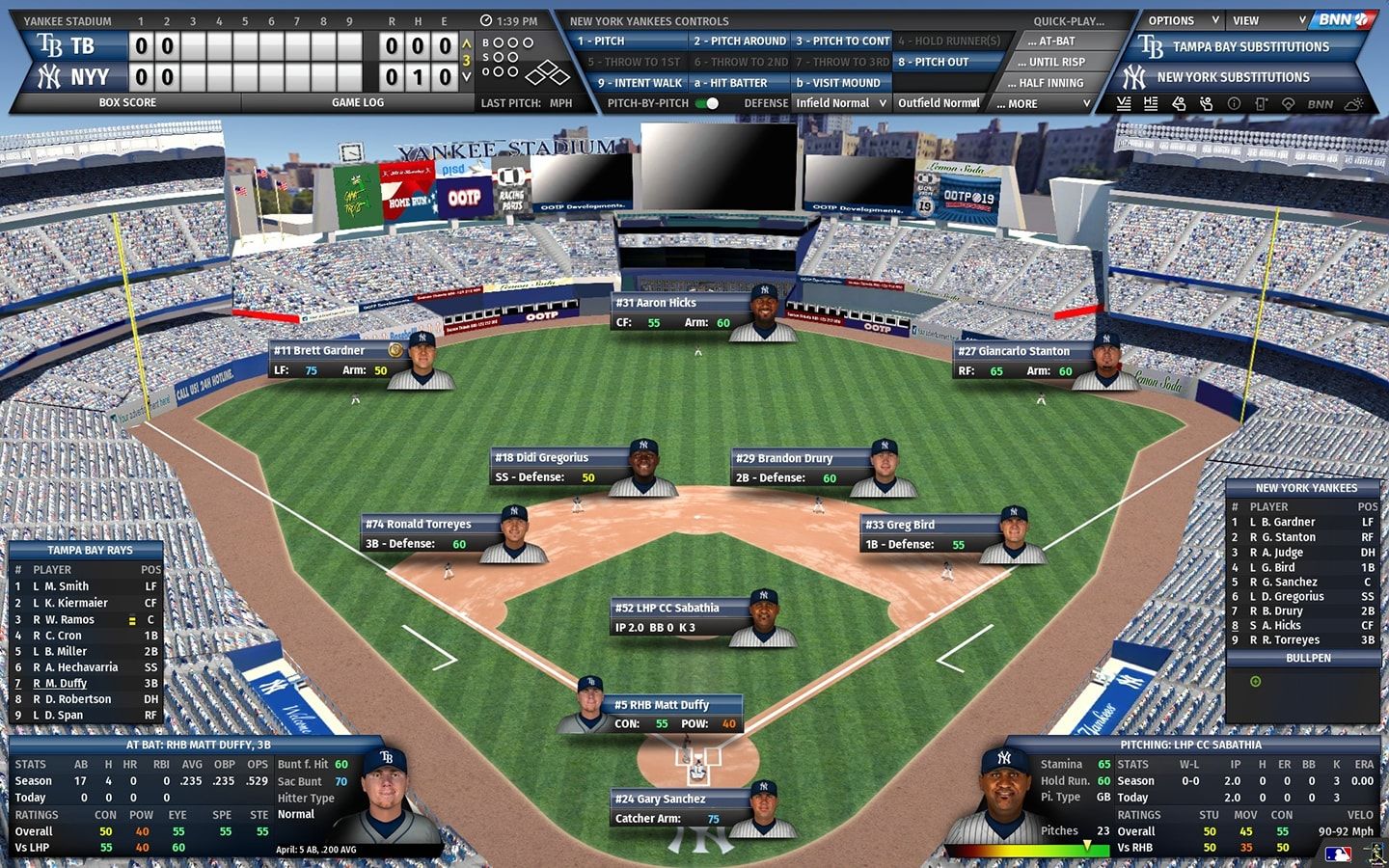1389x868 pixels.
Task: Open the home lineup icon in top toolbar
Action: [1151, 103]
